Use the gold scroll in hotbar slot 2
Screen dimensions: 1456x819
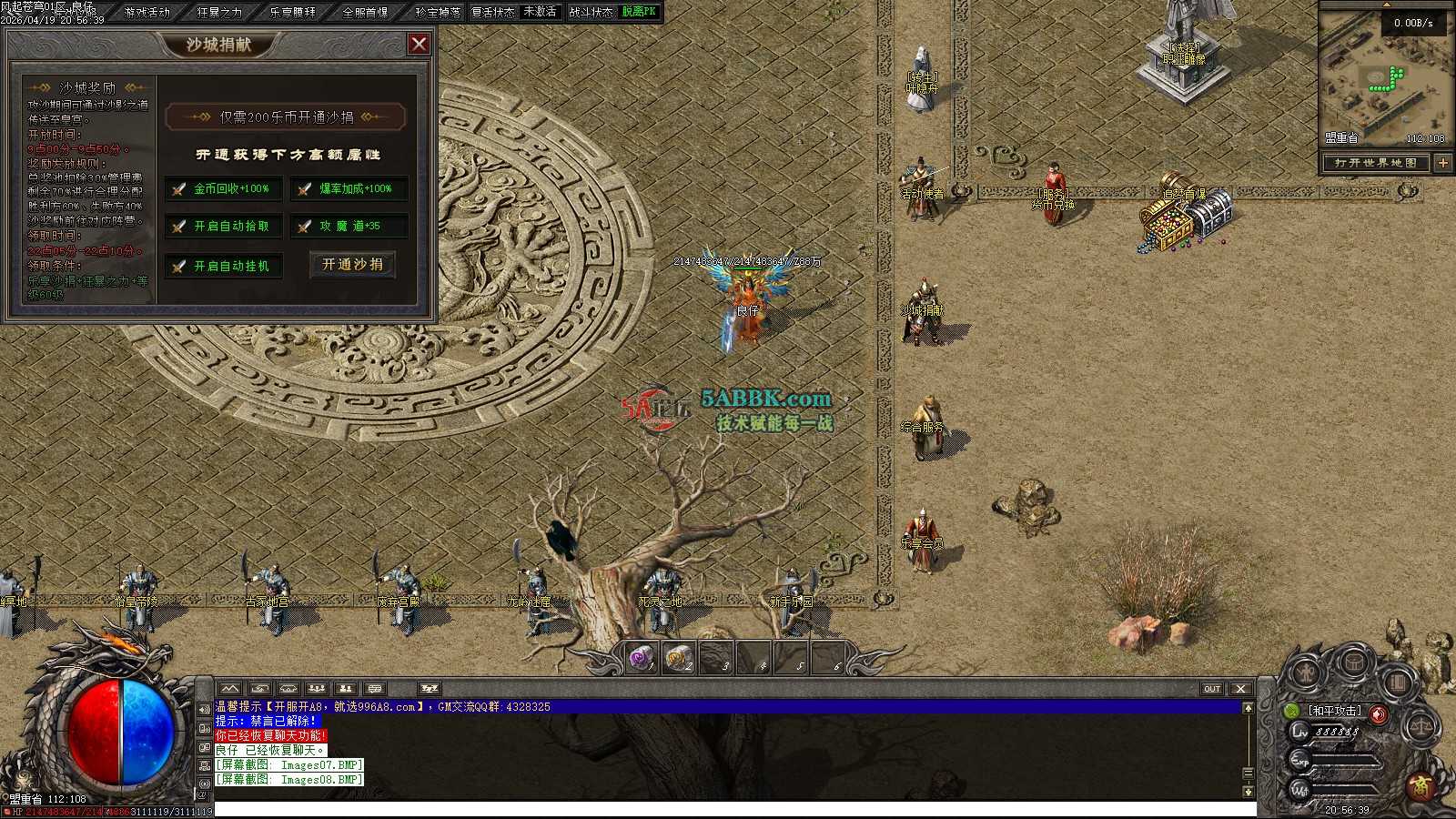tap(679, 658)
